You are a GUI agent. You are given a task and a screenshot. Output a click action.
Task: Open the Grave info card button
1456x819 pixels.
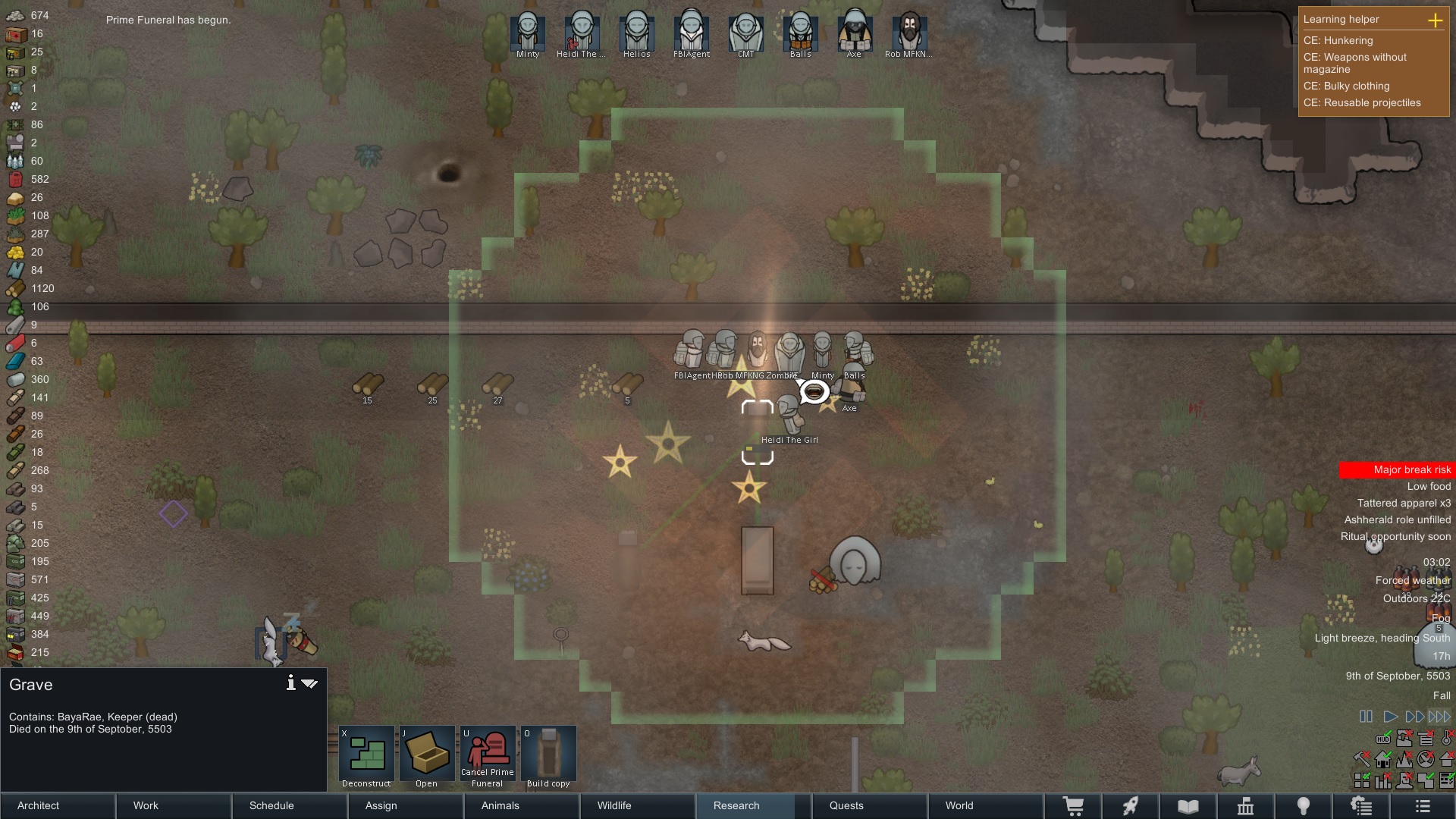coord(290,683)
